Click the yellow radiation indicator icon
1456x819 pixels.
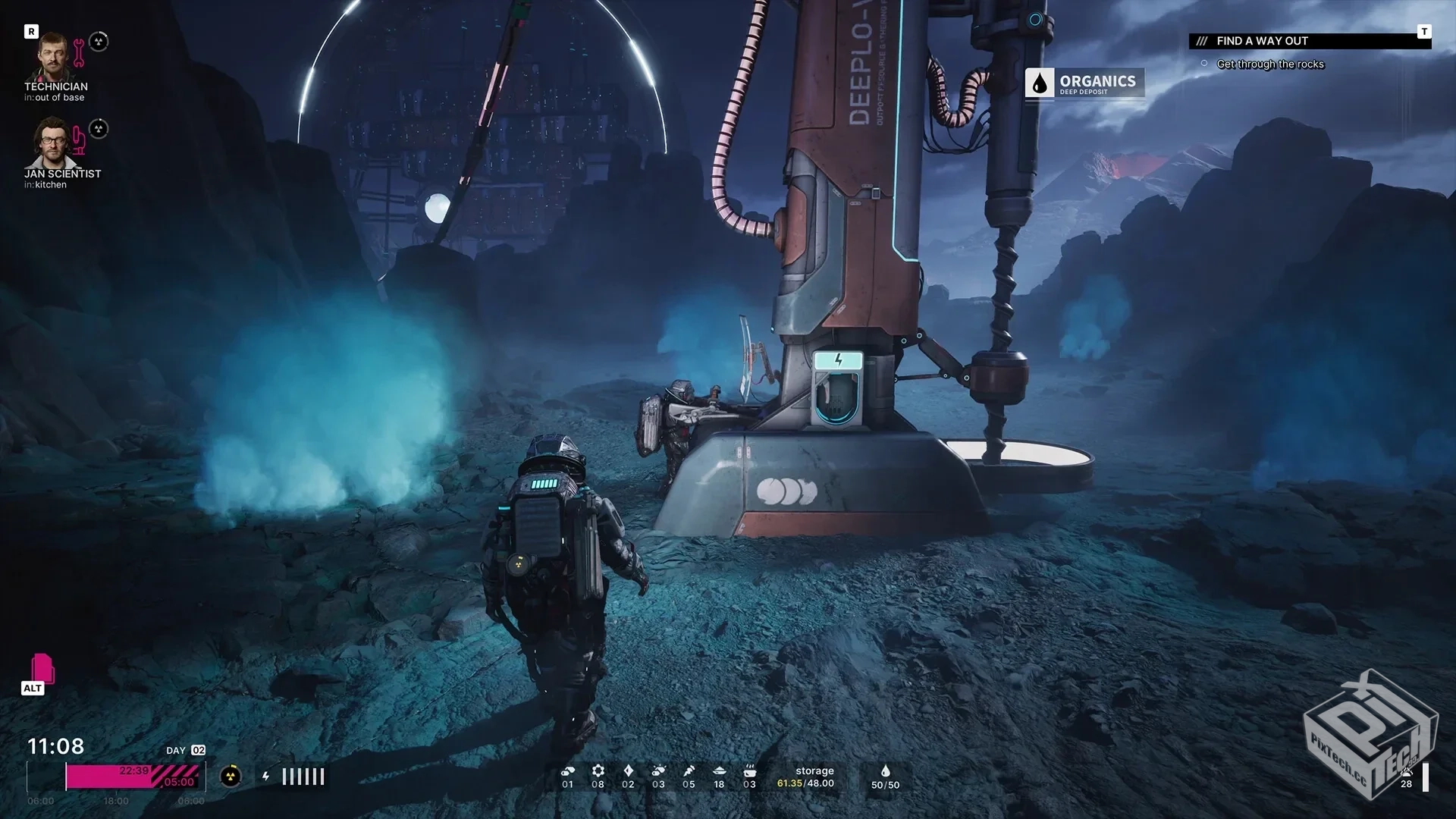[231, 776]
